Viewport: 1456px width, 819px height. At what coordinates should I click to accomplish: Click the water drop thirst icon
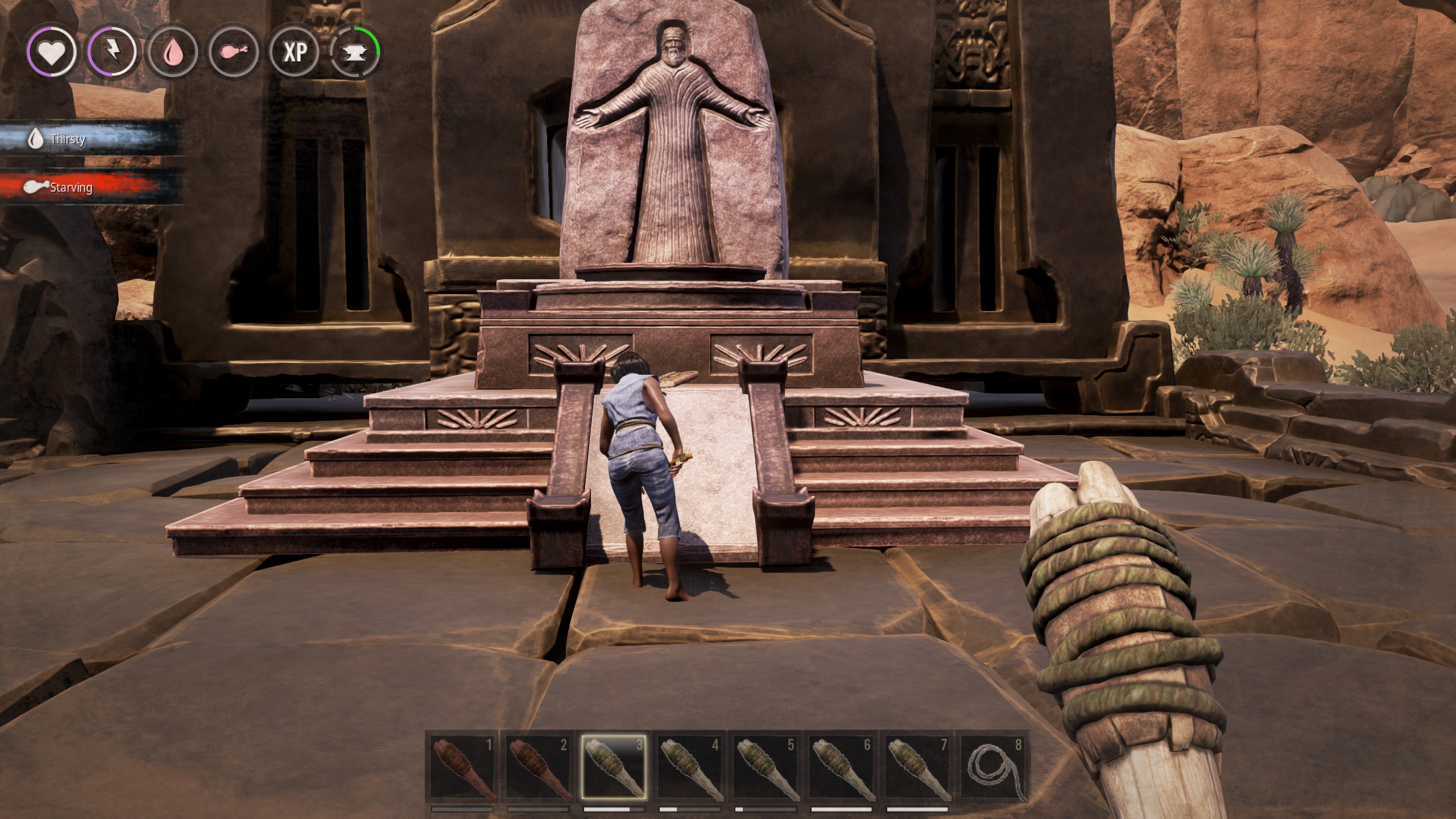point(172,52)
